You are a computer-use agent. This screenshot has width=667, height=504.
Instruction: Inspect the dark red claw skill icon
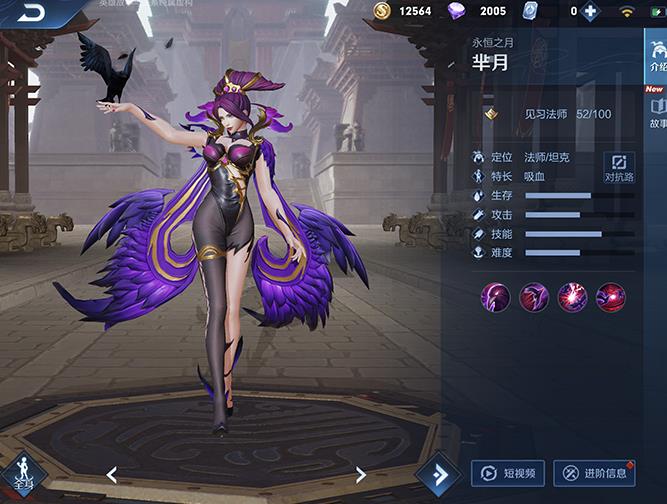[534, 297]
